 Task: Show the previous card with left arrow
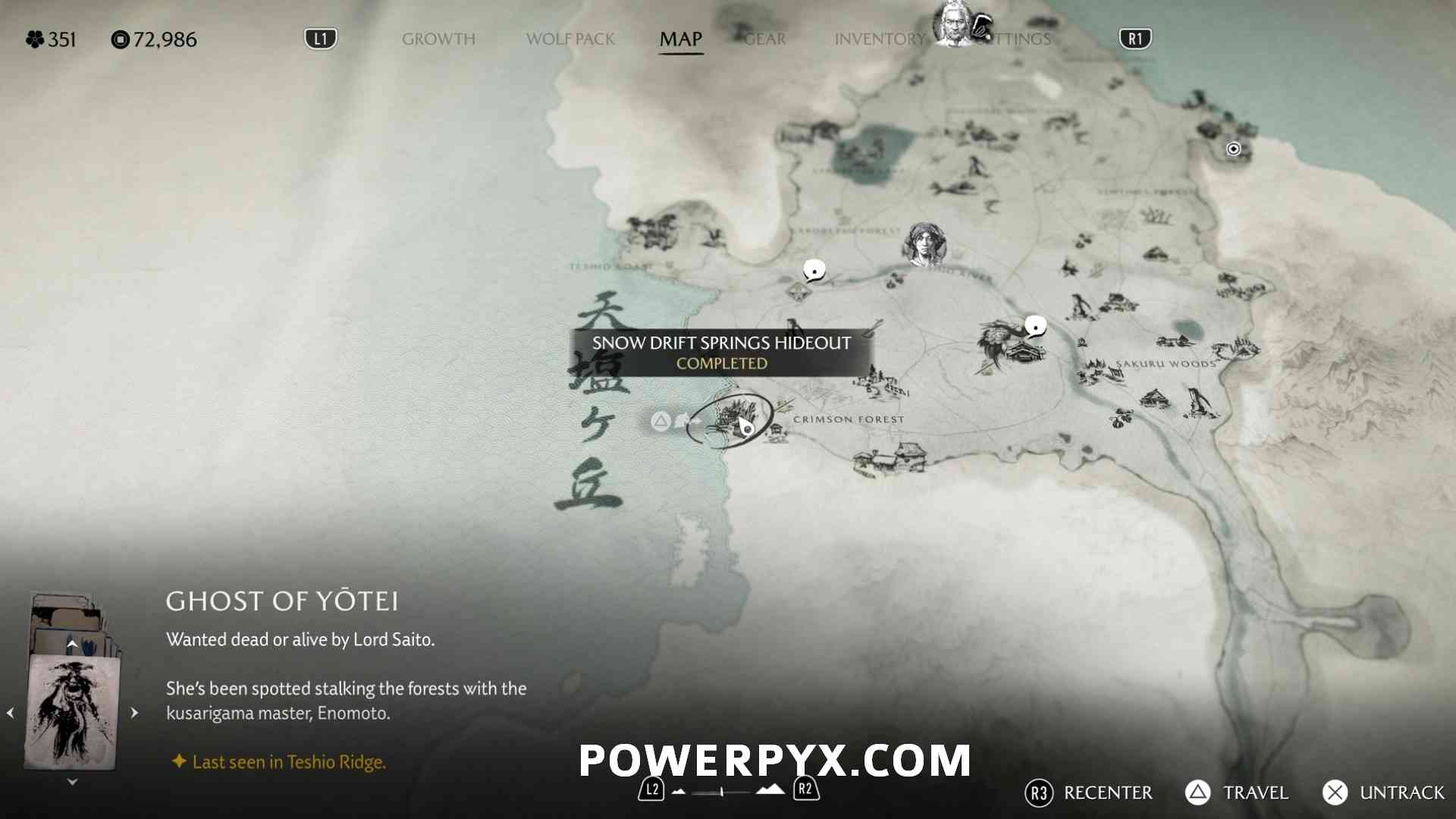point(11,713)
